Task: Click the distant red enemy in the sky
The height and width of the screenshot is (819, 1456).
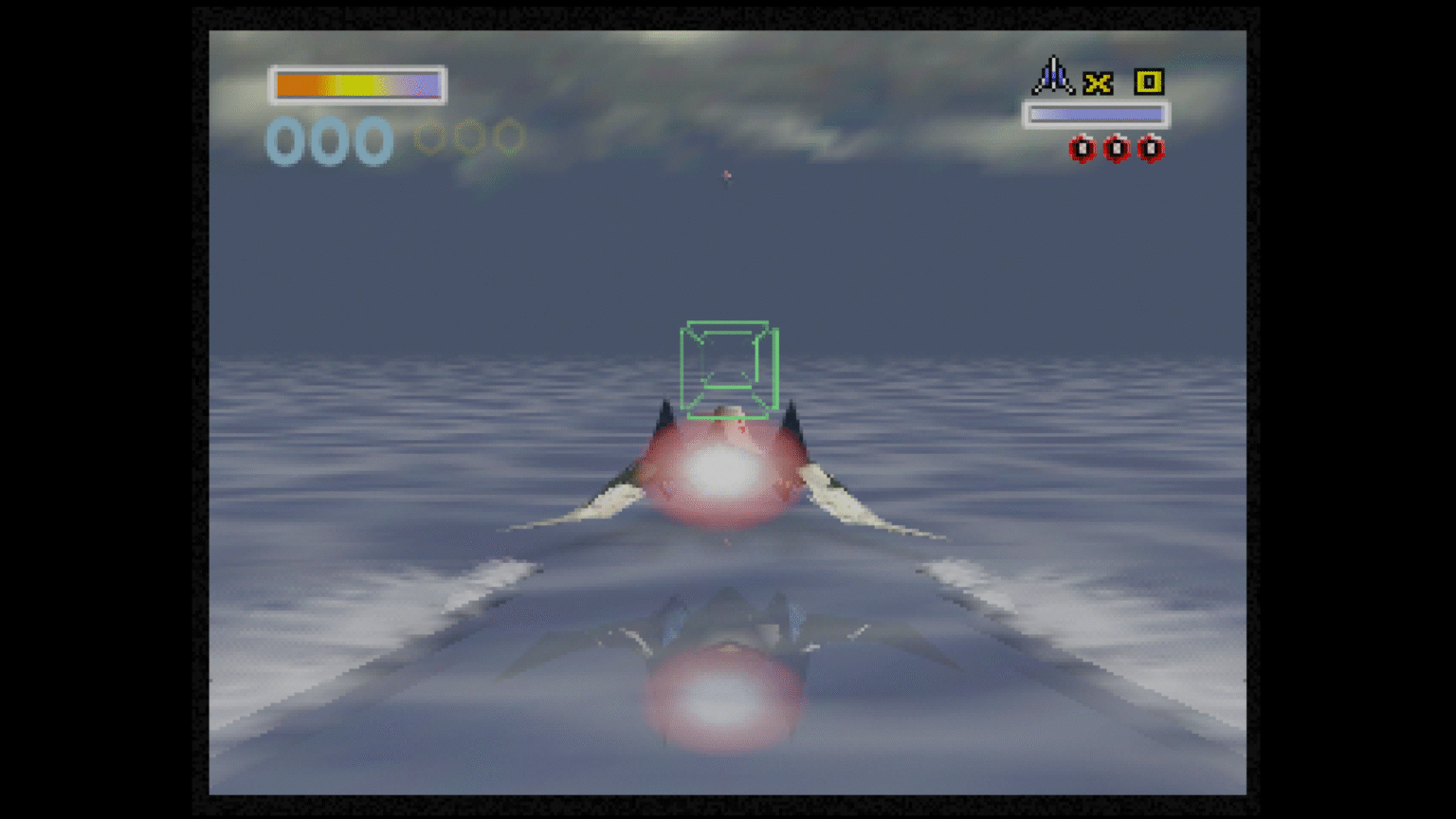Action: point(726,174)
